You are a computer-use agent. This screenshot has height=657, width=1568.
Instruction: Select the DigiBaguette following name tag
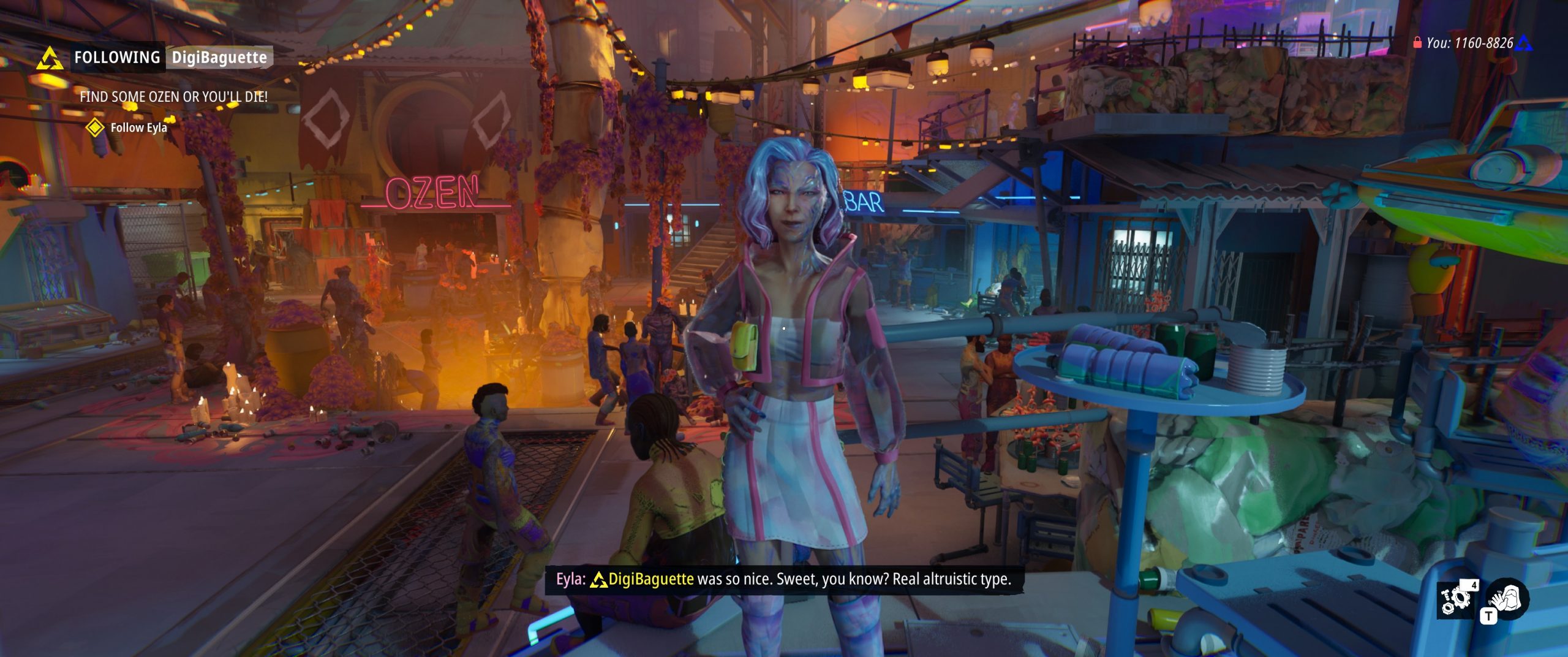pos(219,58)
